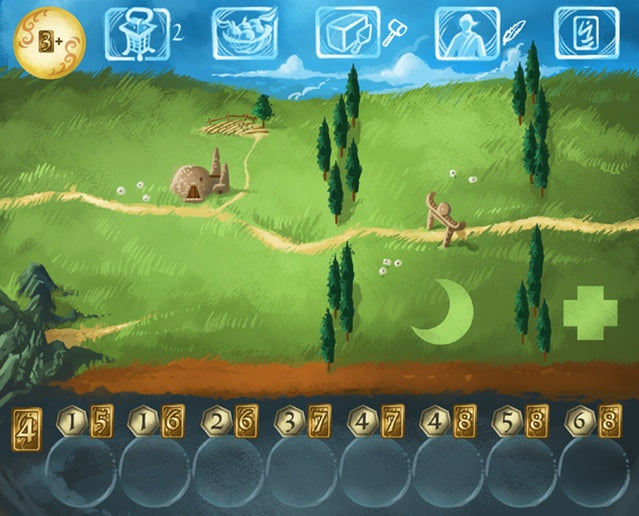Screen dimensions: 639x516
Task: Pick the track step showing 4 and 7
Action: pos(376,423)
